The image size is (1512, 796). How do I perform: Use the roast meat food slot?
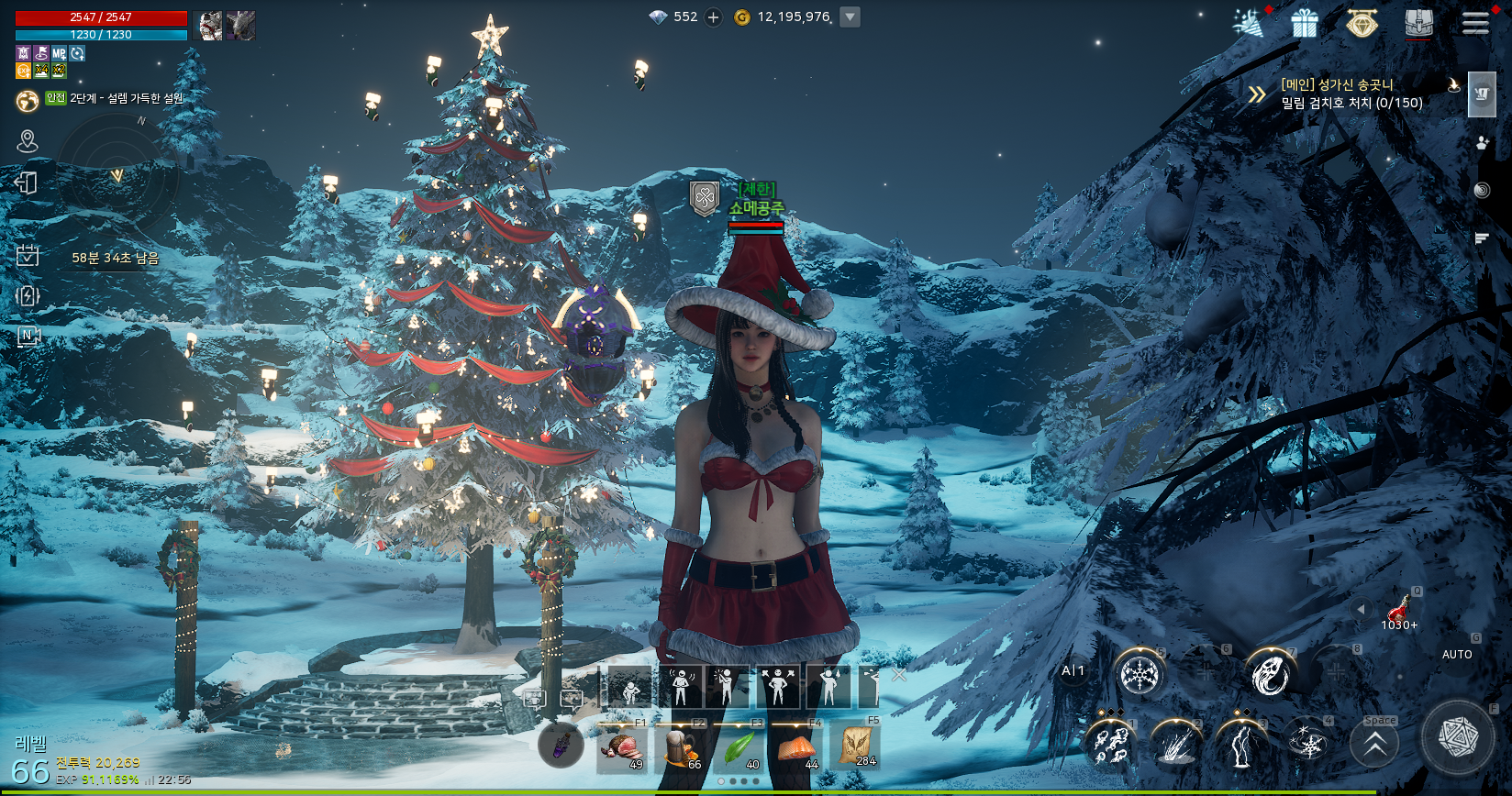coord(621,747)
